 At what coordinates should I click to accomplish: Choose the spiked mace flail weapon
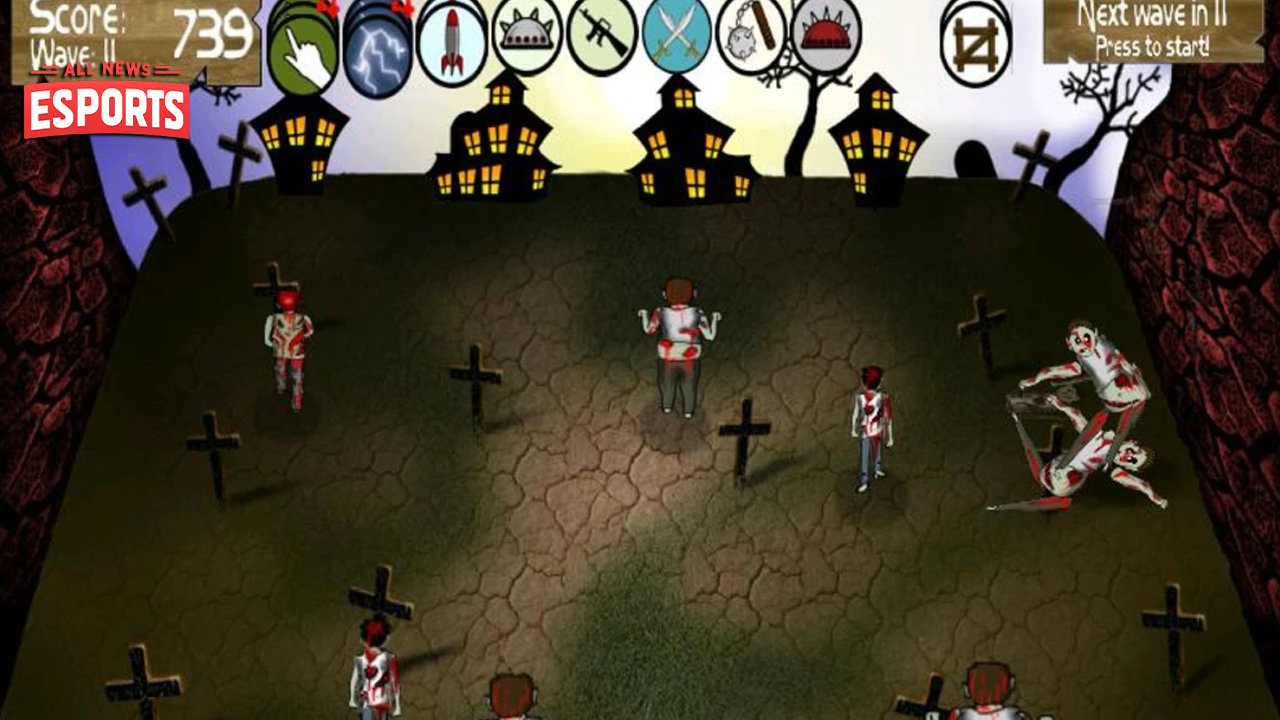751,37
